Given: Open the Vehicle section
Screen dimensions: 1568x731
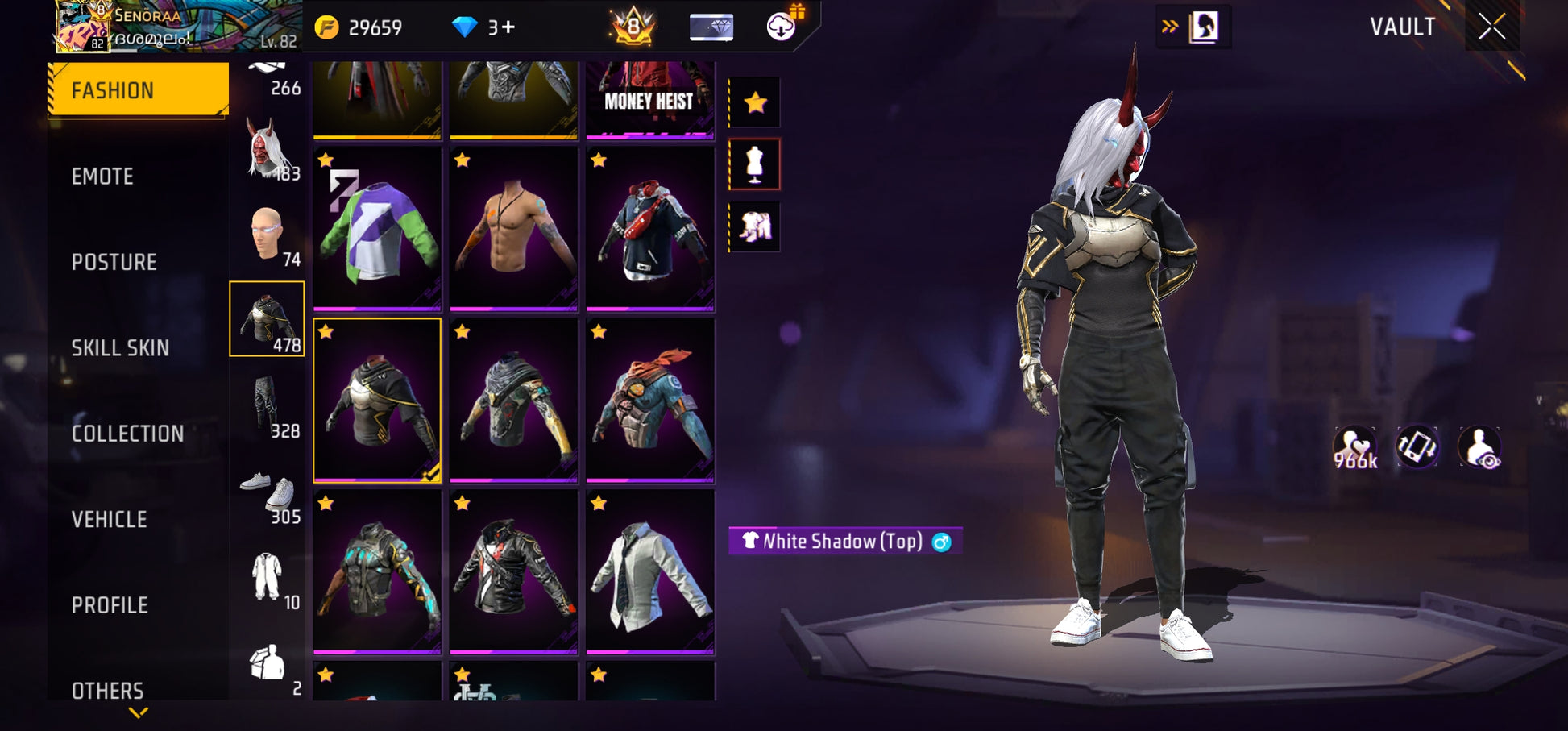Looking at the screenshot, I should click(x=110, y=520).
